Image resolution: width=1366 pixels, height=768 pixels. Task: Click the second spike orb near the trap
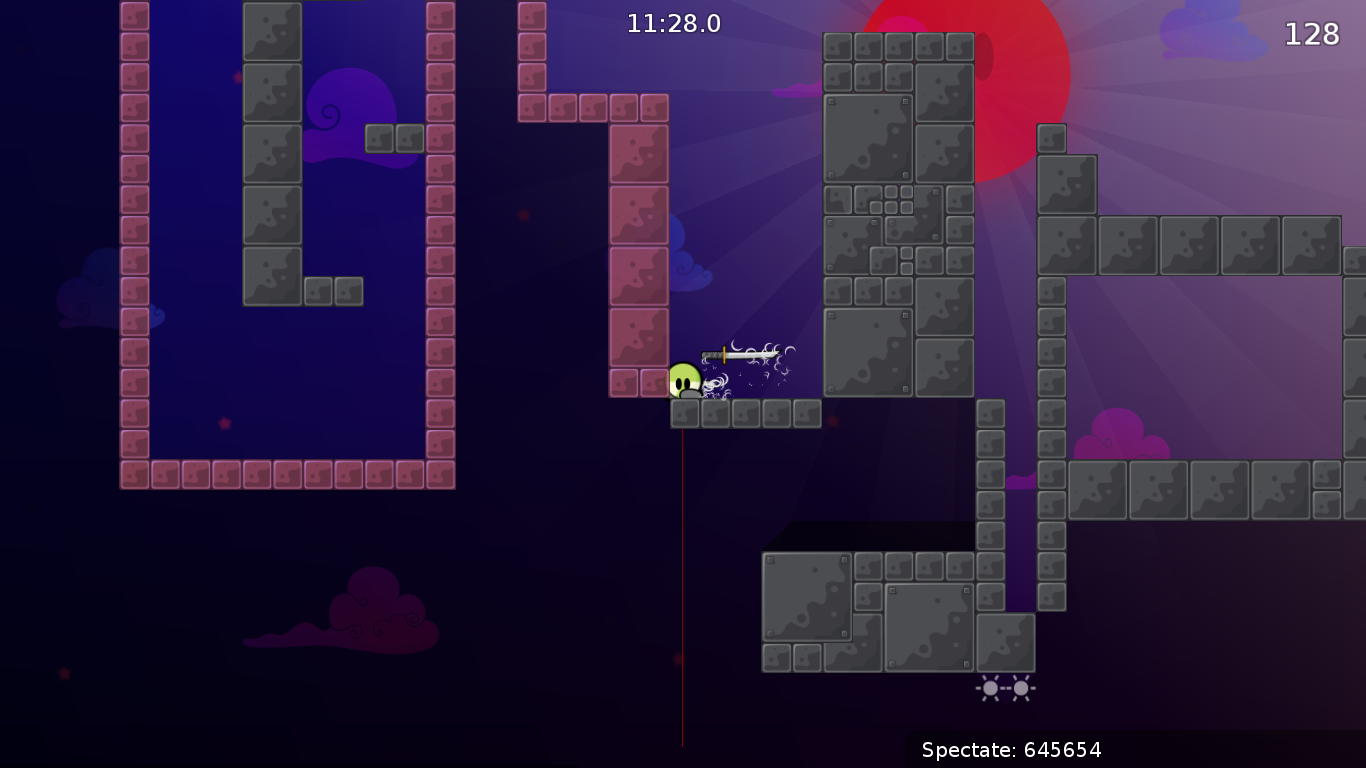point(1021,687)
